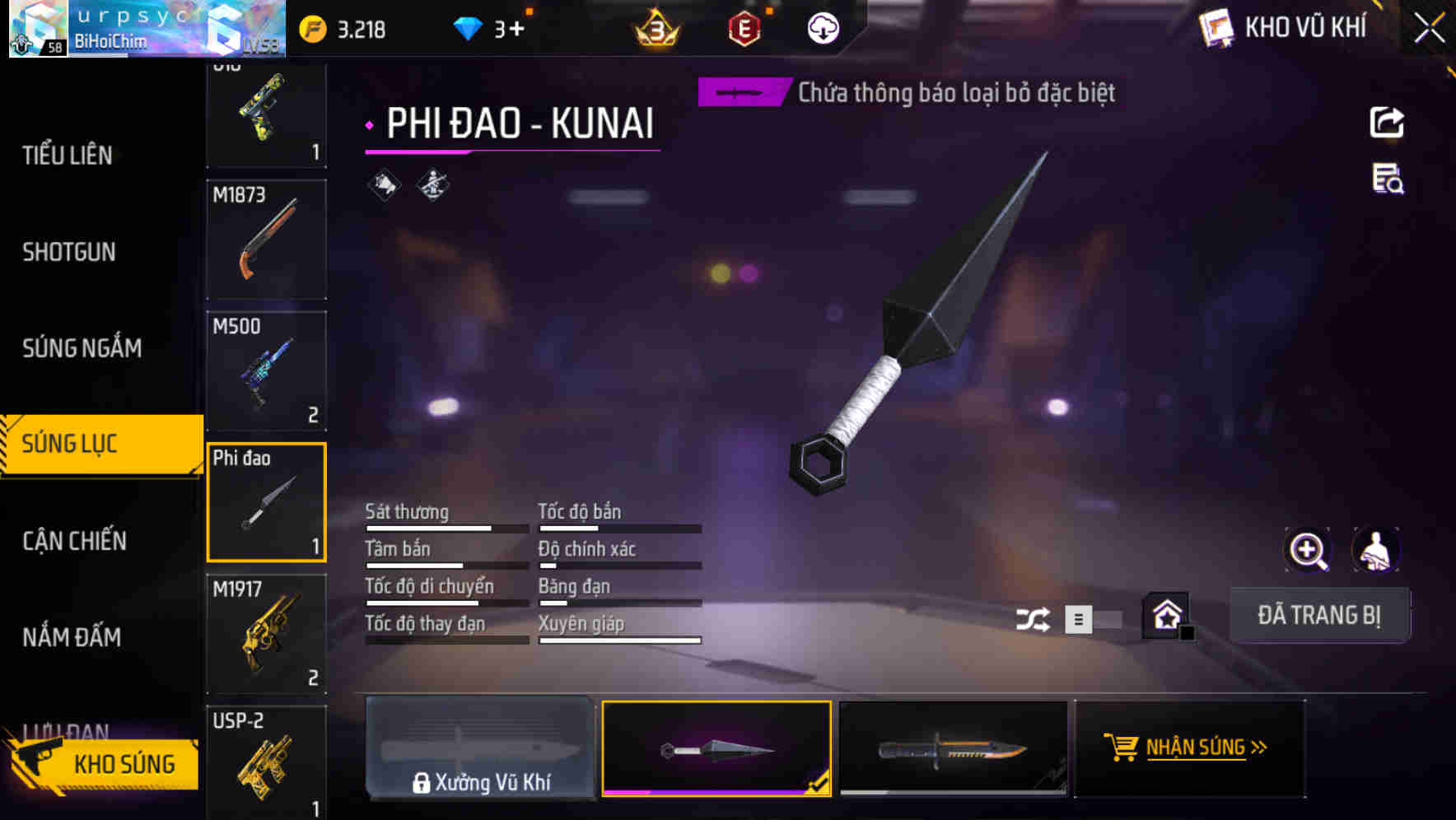Viewport: 1456px width, 820px height.
Task: Open the home-star workshop icon
Action: pyautogui.click(x=1166, y=616)
